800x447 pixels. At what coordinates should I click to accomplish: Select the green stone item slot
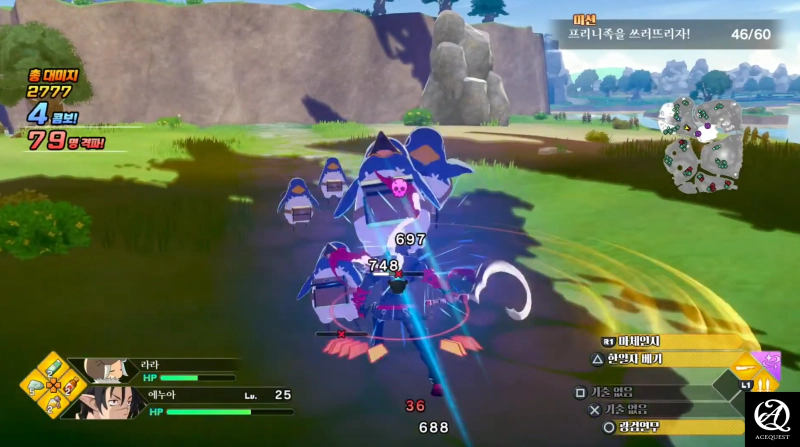(x=34, y=386)
